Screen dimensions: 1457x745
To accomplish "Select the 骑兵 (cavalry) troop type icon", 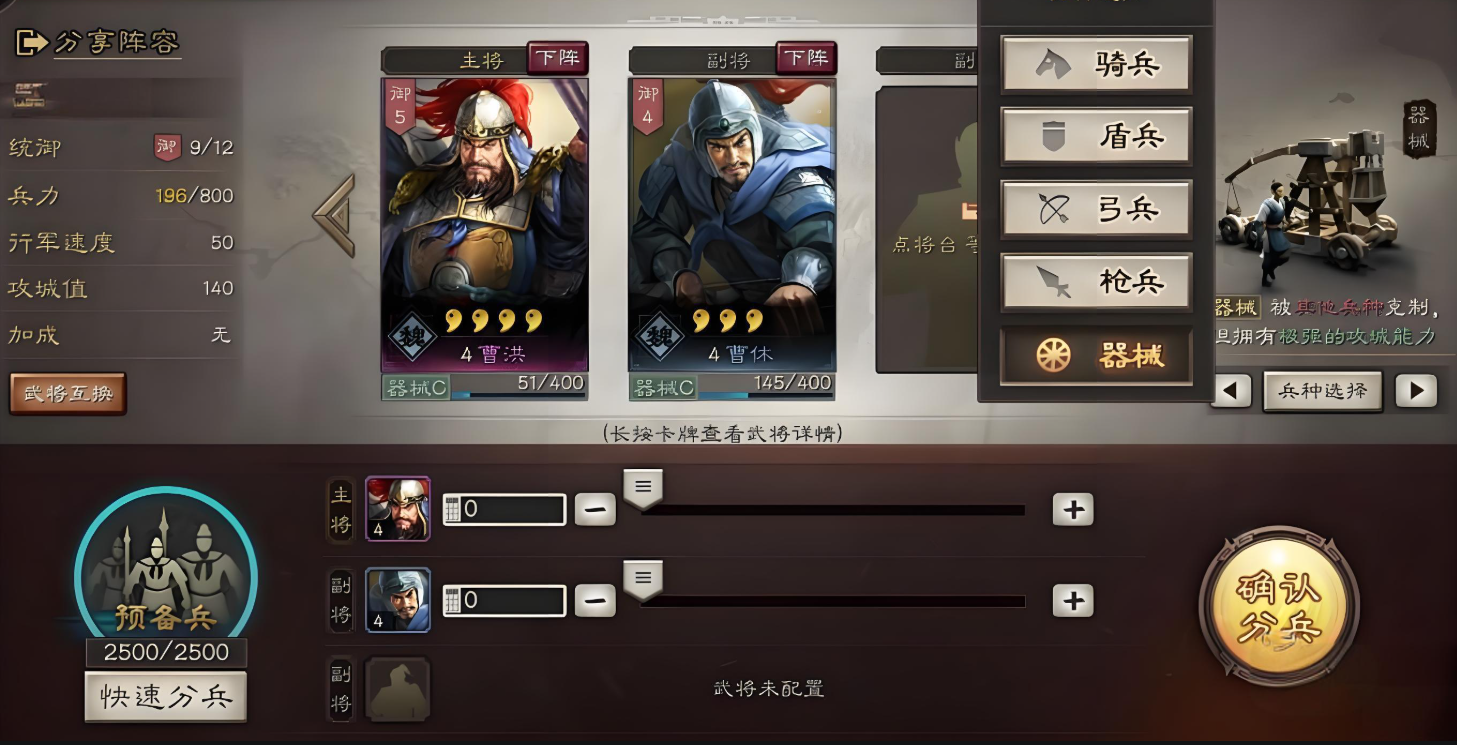I will (1096, 63).
